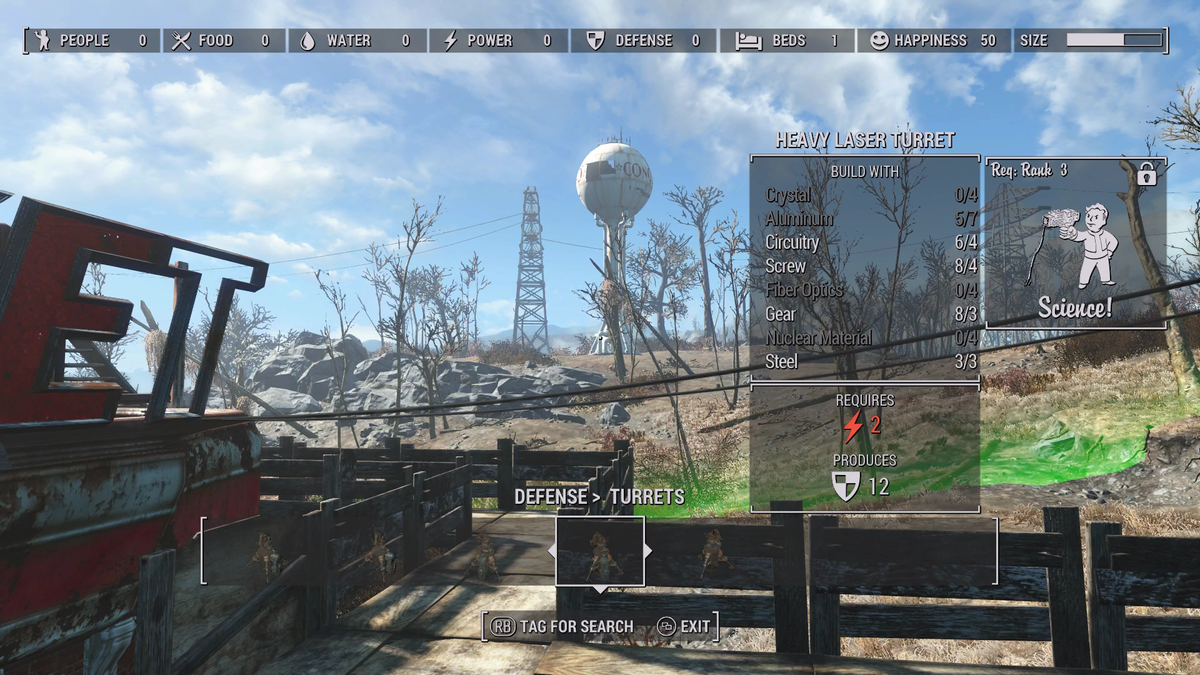
Task: Go back to the Defense category
Action: click(x=550, y=497)
